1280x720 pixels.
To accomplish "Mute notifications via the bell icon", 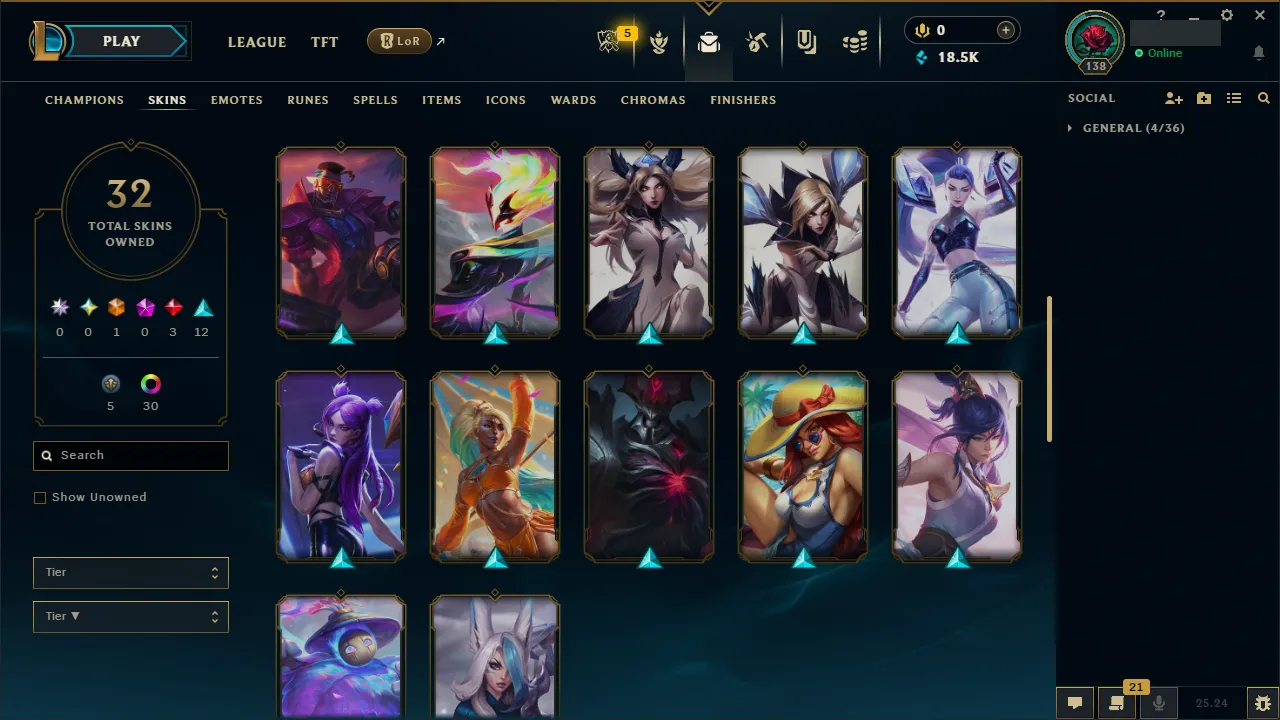I will pos(1258,53).
